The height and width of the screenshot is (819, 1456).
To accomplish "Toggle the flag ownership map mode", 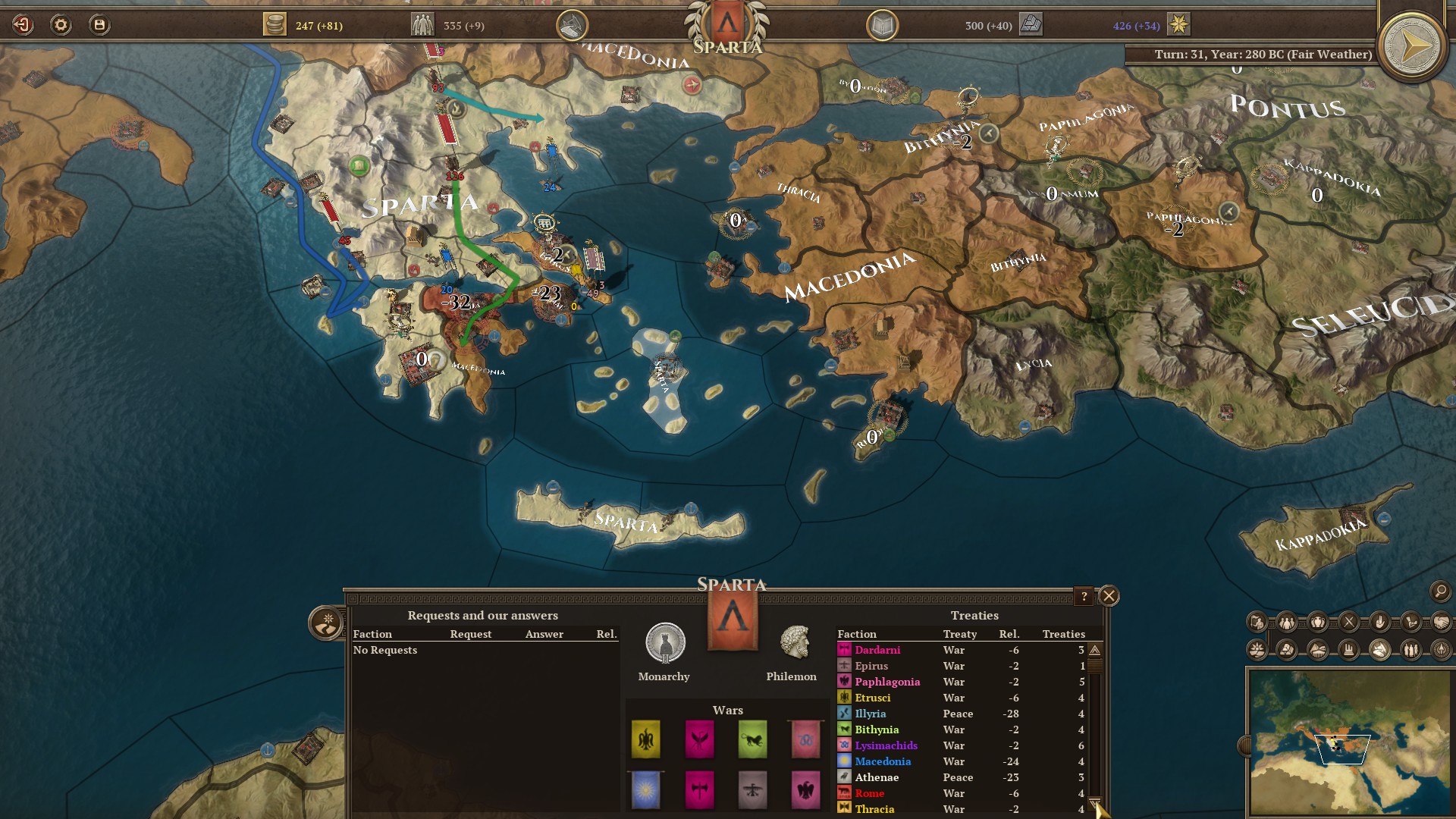I will click(x=1257, y=622).
